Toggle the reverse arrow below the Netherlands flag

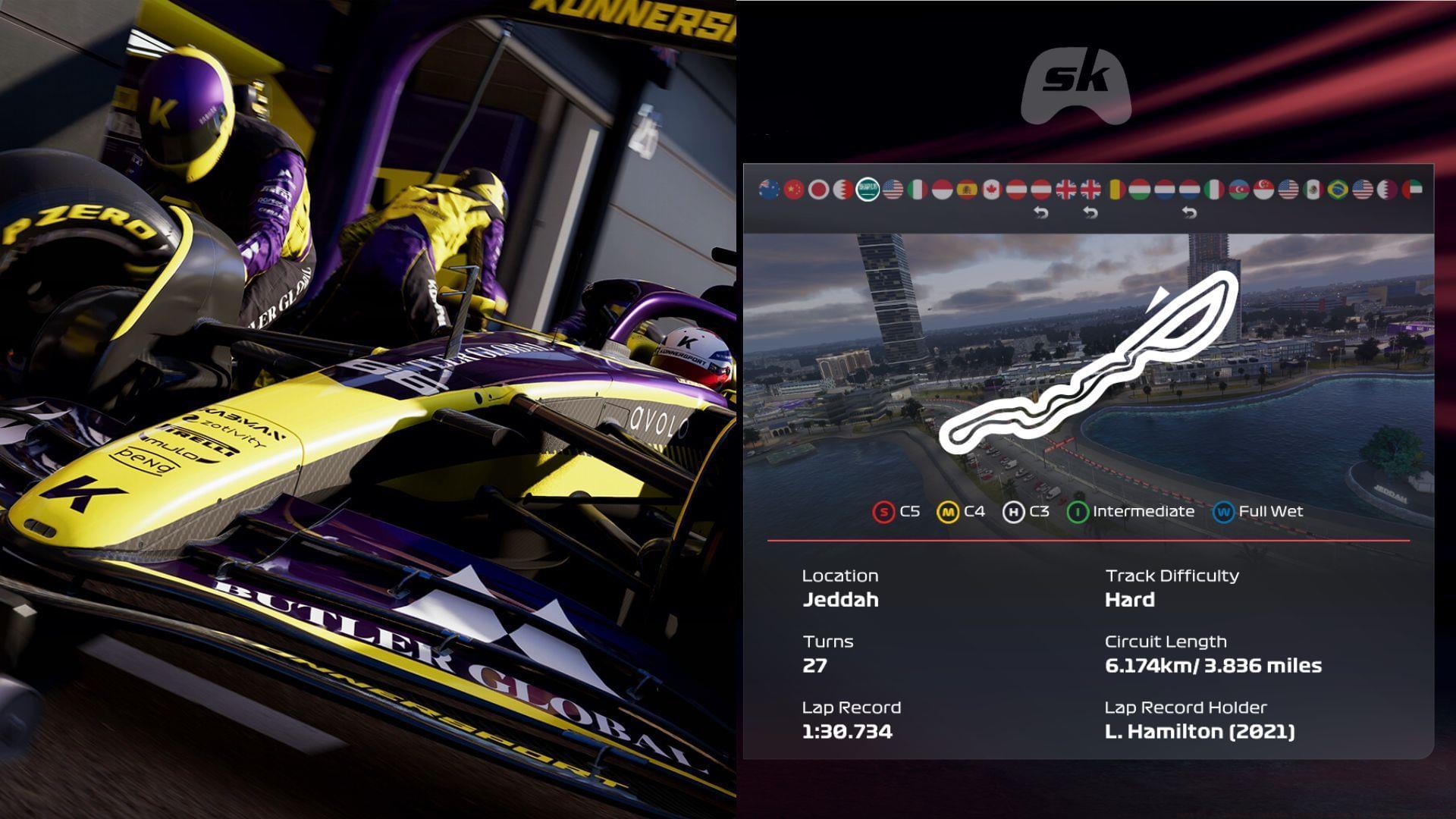point(1189,211)
